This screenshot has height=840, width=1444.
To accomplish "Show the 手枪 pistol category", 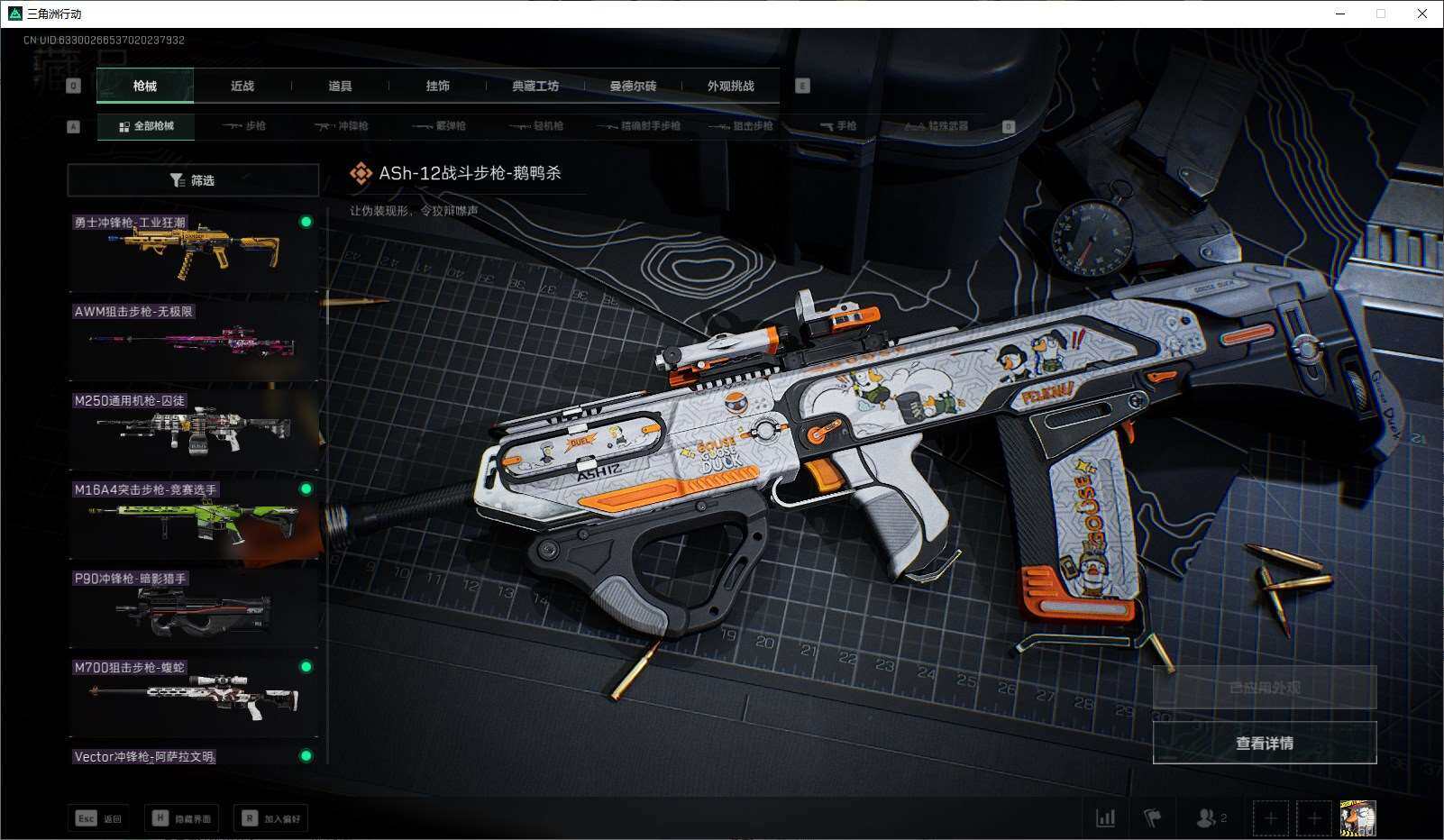I will 838,126.
